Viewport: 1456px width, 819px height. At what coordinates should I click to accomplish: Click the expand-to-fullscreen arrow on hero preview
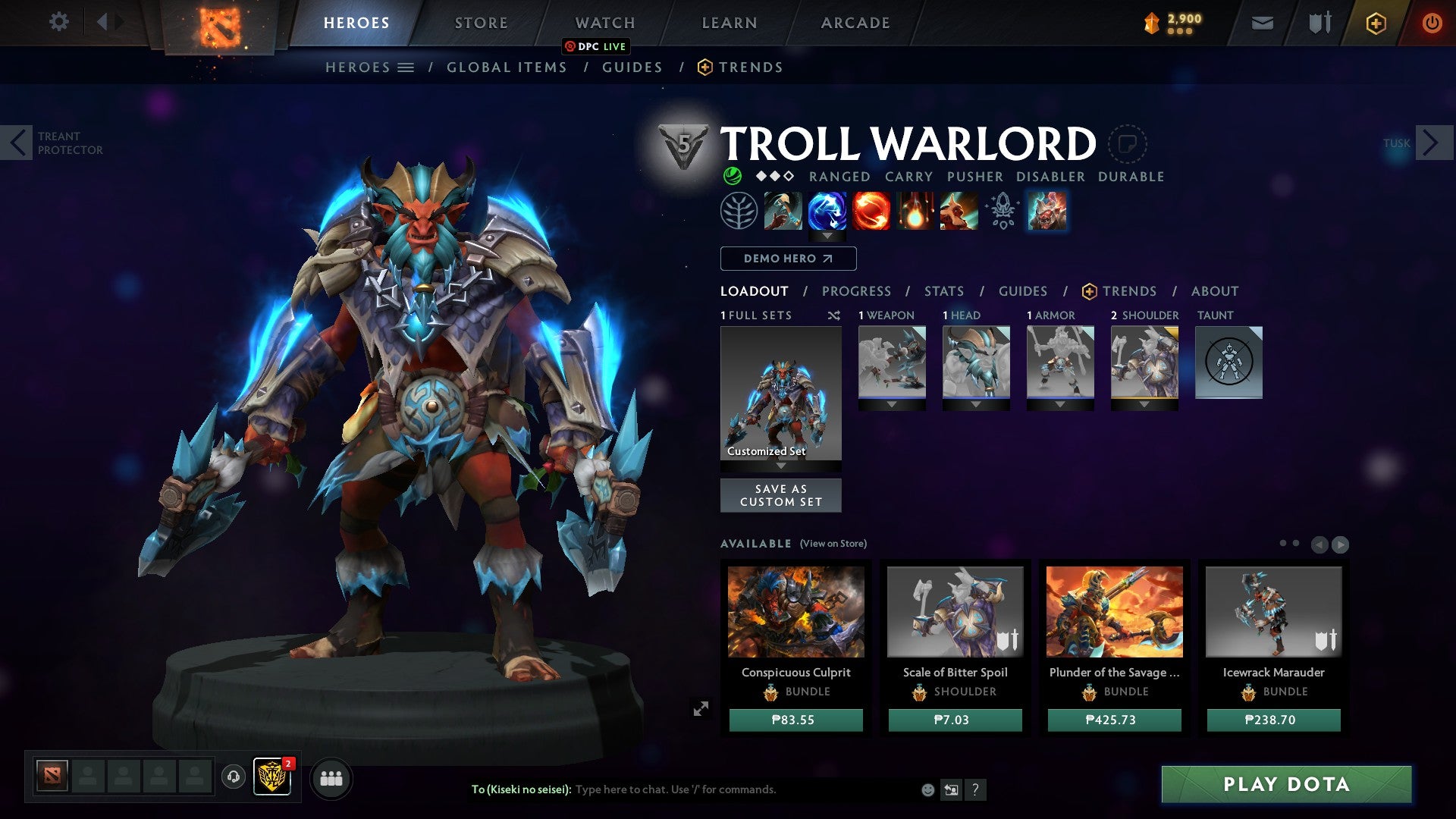701,708
